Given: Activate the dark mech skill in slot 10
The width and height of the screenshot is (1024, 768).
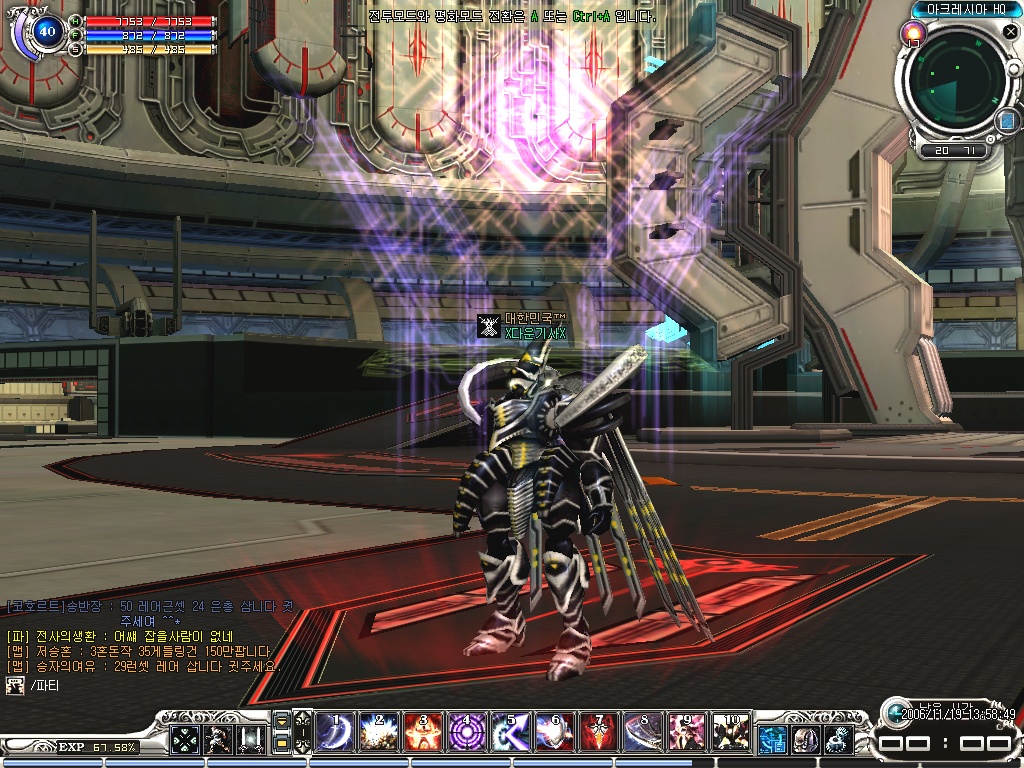Looking at the screenshot, I should tap(731, 733).
